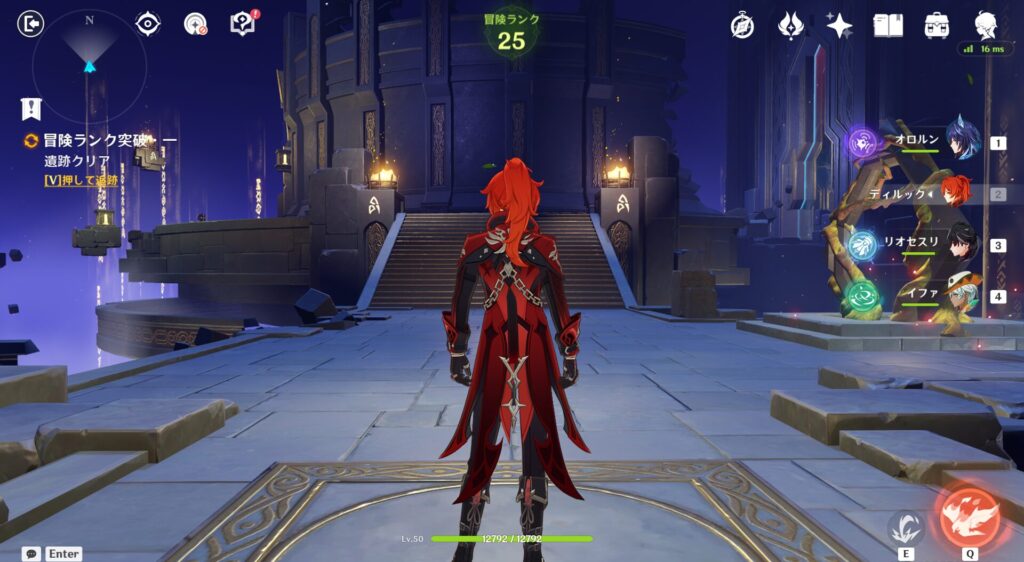Image resolution: width=1024 pixels, height=562 pixels.
Task: Open the compass events icon
Action: click(742, 26)
